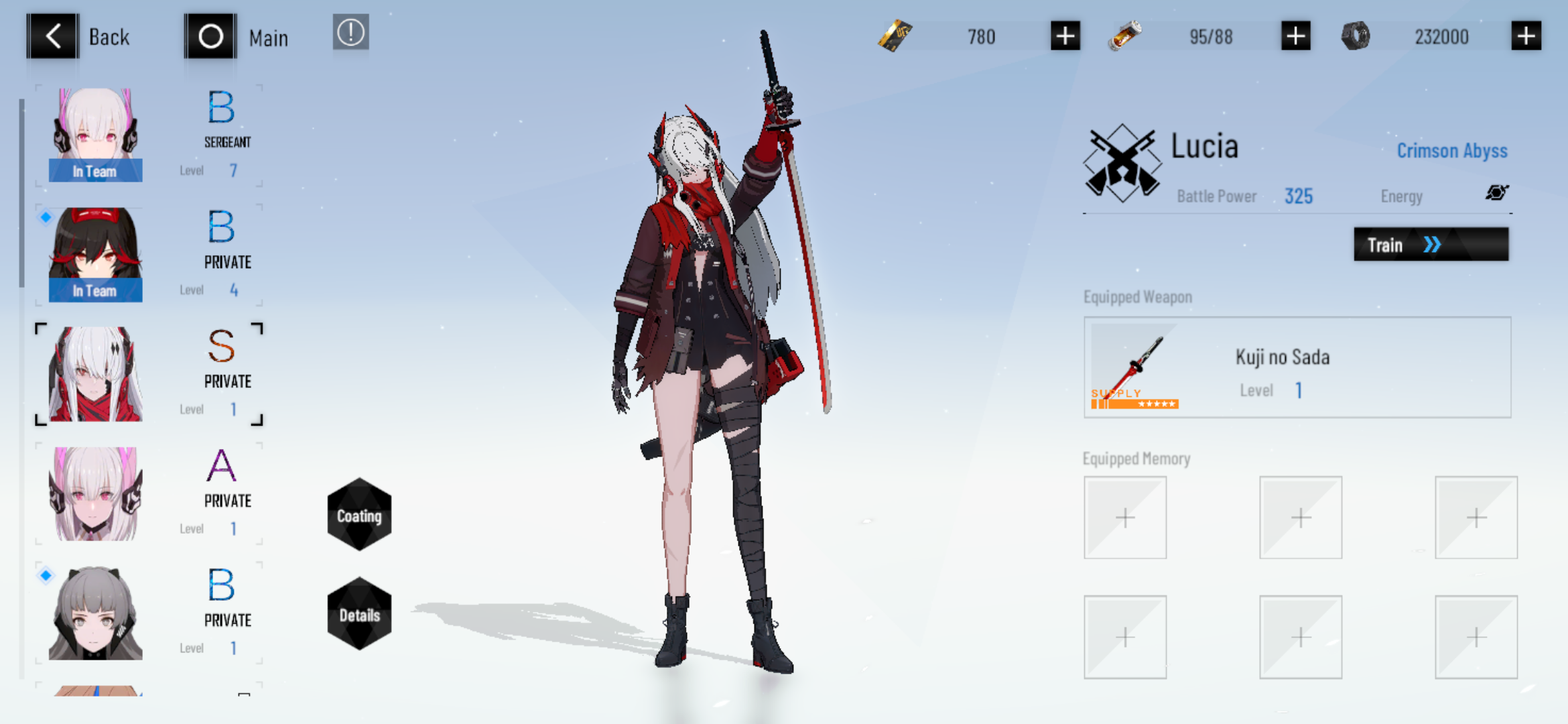This screenshot has height=724, width=1568.
Task: Add a memory to the first empty Equipped Memory slot
Action: 1125,518
